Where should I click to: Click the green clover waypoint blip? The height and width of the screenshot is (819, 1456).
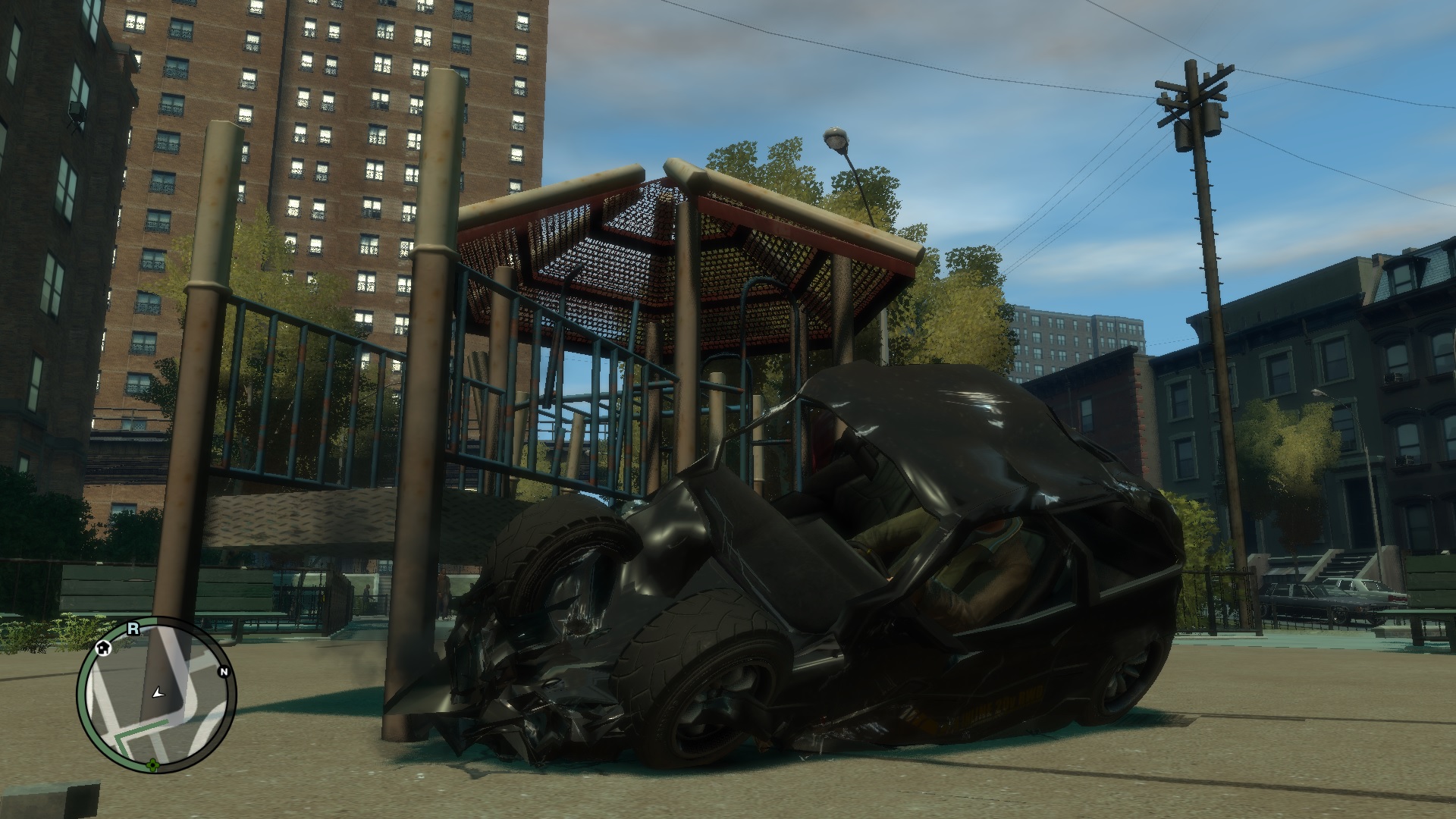click(154, 764)
